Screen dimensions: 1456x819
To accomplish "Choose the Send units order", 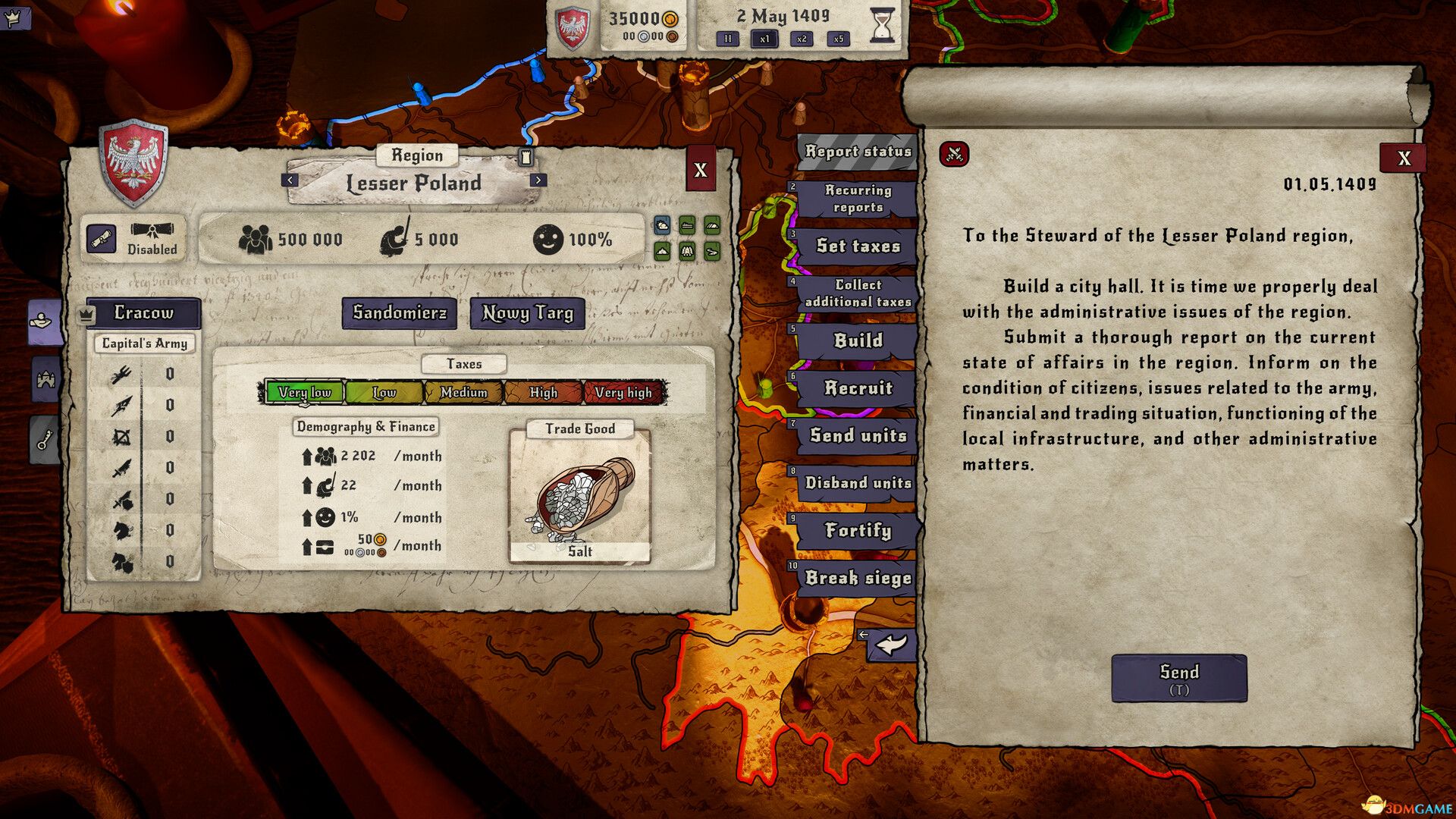I will (858, 435).
